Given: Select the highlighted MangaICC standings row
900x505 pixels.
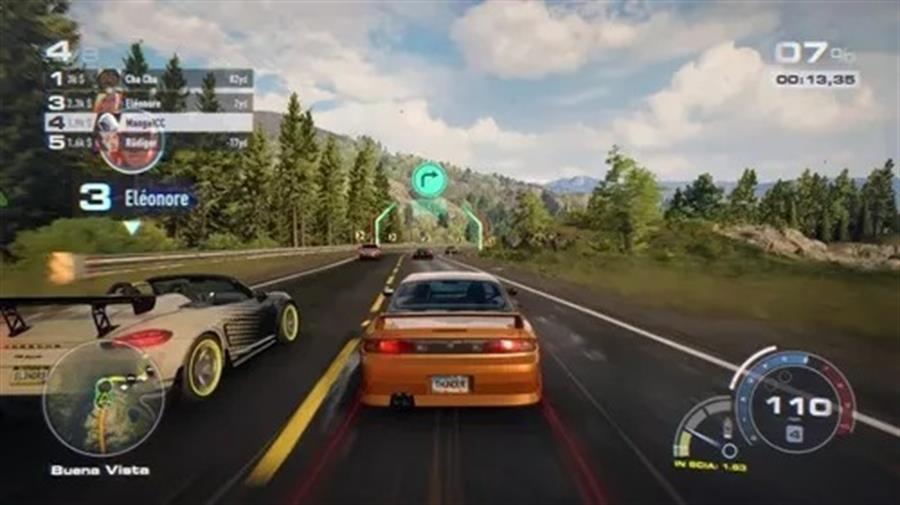Looking at the screenshot, I should pyautogui.click(x=150, y=122).
